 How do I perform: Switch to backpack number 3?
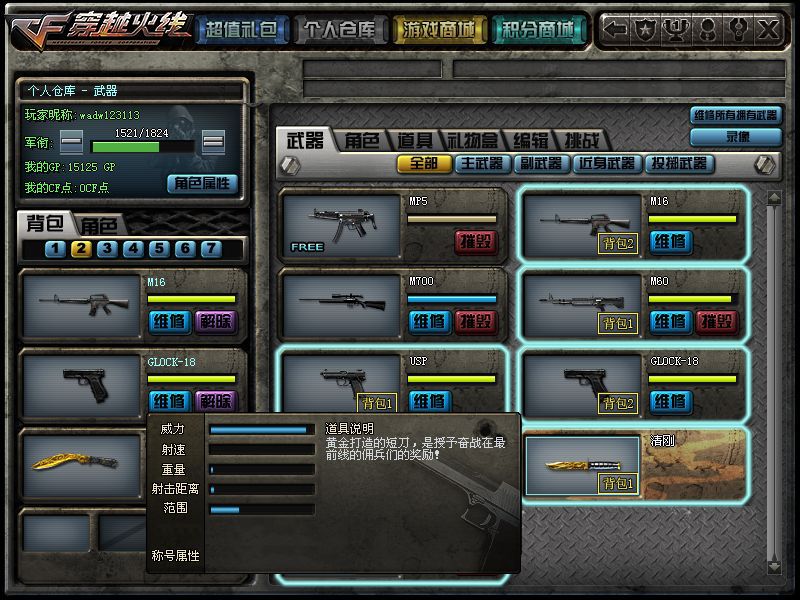tap(107, 249)
